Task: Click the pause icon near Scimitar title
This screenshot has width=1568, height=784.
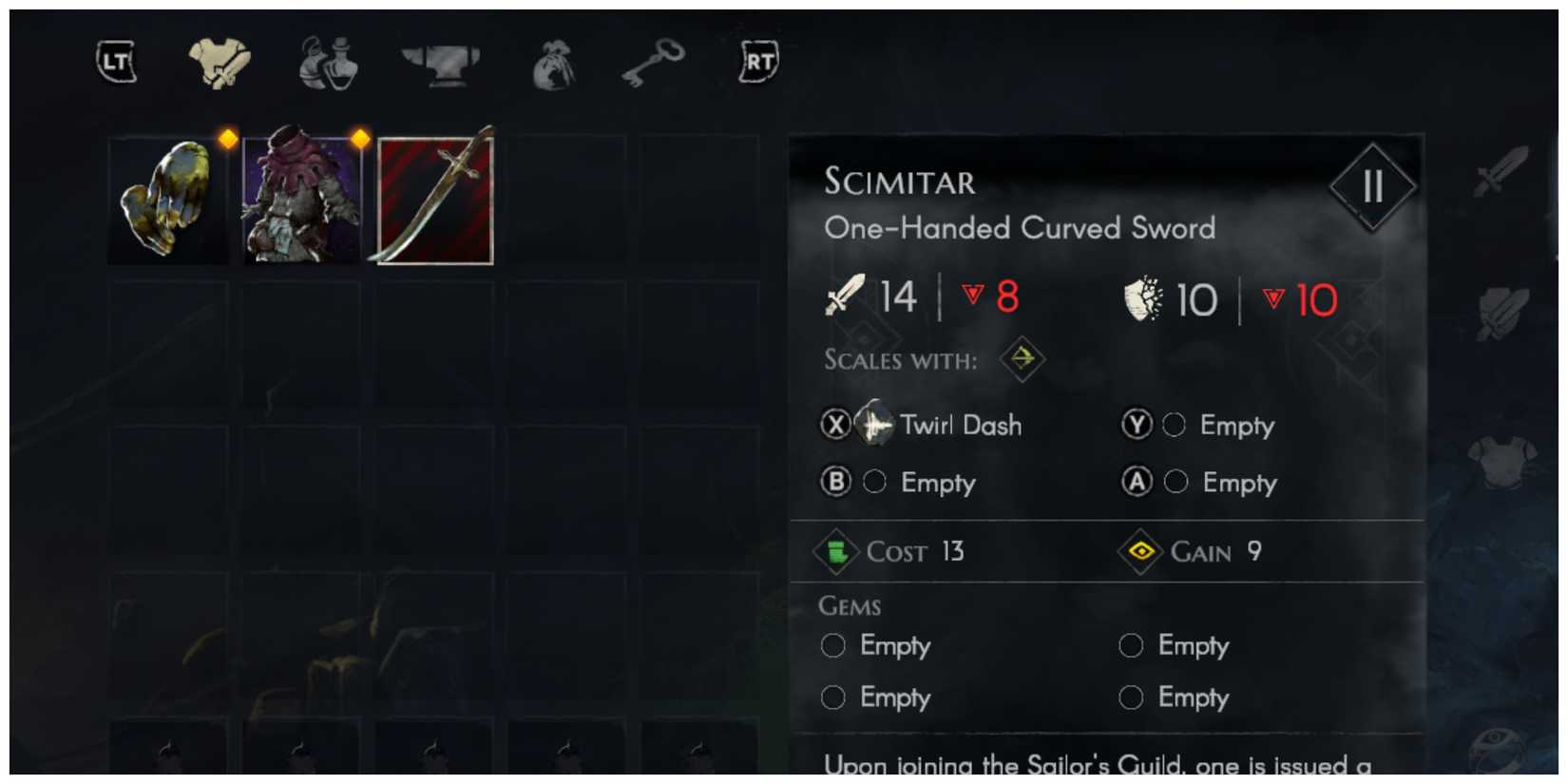Action: pyautogui.click(x=1371, y=186)
